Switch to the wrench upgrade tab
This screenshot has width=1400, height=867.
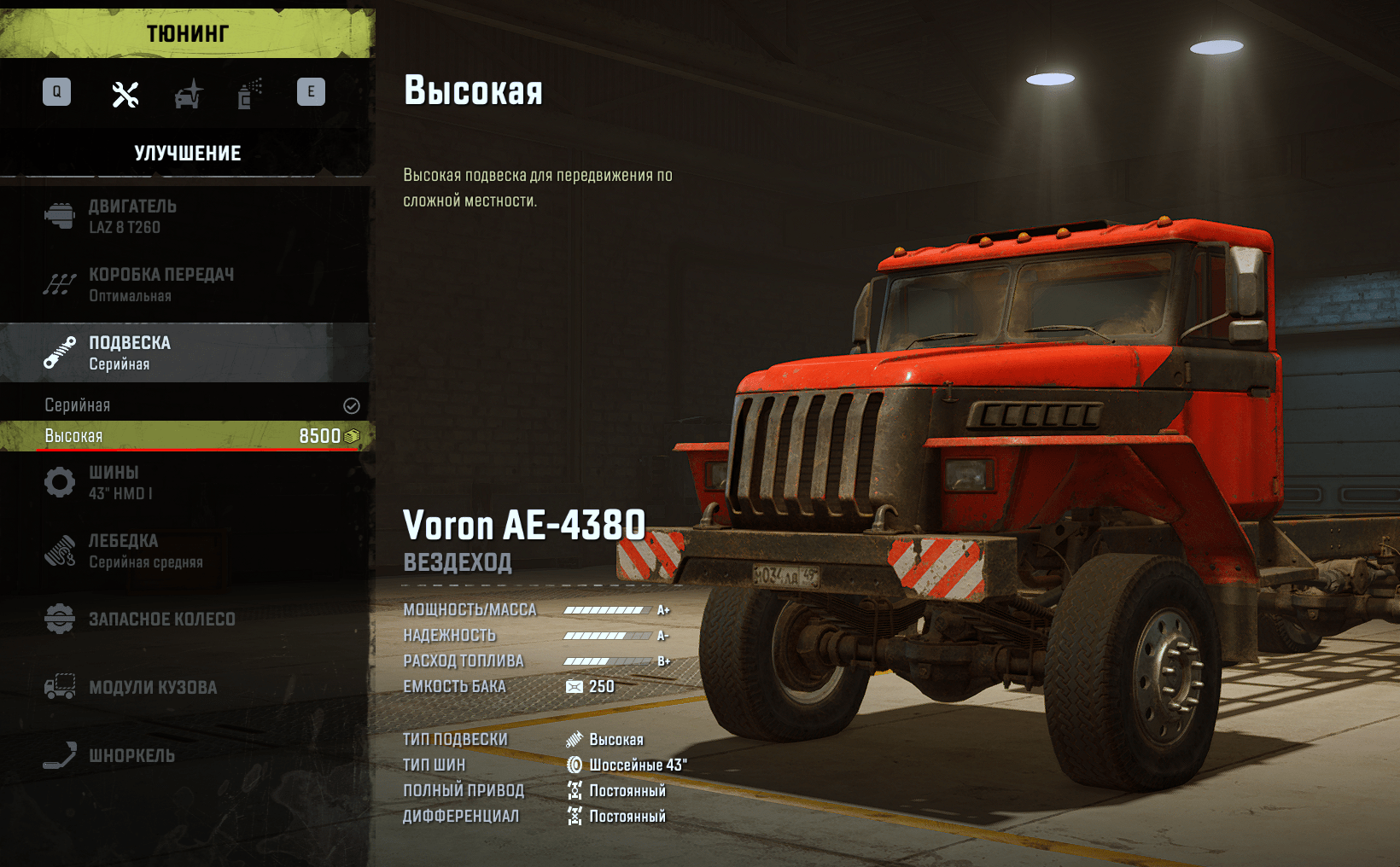[x=125, y=94]
